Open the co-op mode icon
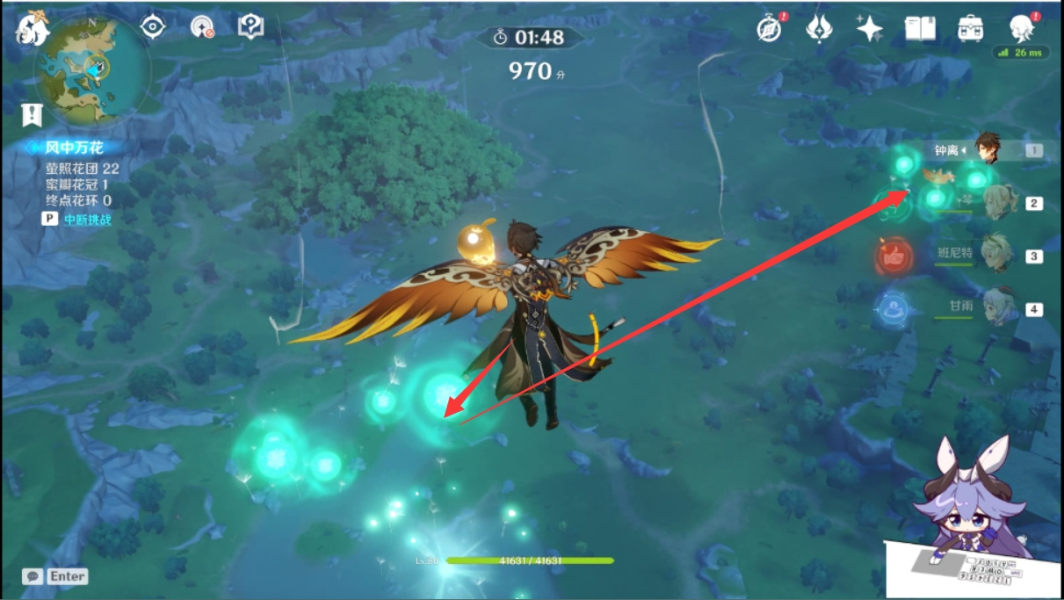The height and width of the screenshot is (600, 1064). pos(203,27)
